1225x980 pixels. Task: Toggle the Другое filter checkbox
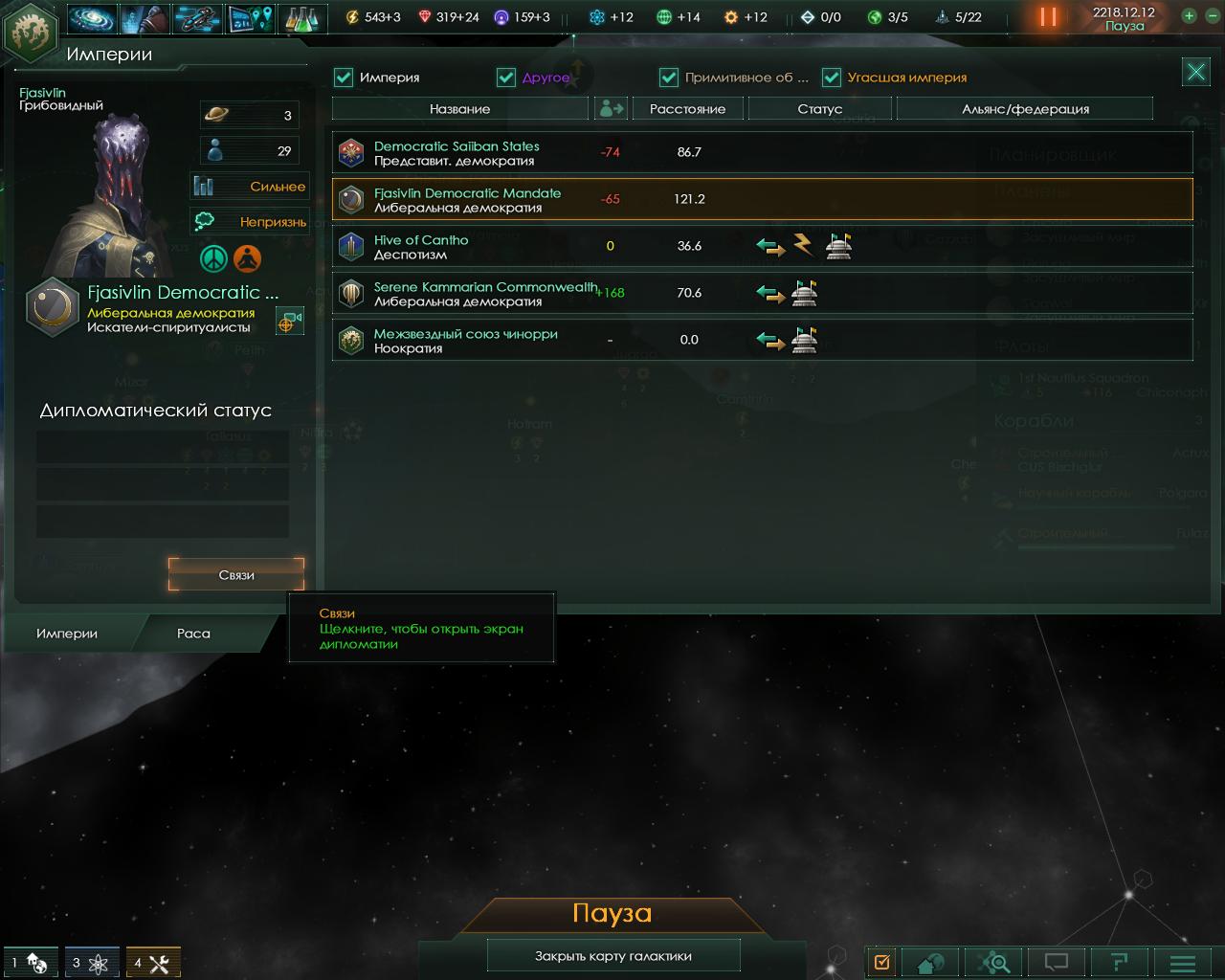point(506,78)
